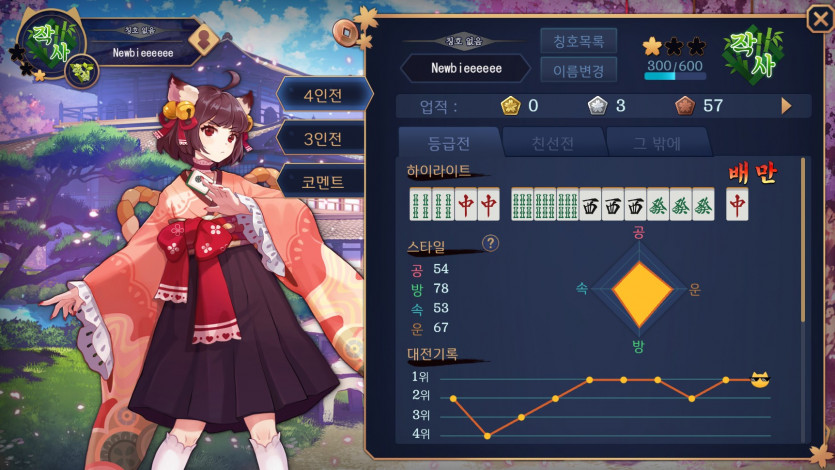Click the sunglasses emoji on match graph
This screenshot has height=470, width=835.
pyautogui.click(x=760, y=380)
